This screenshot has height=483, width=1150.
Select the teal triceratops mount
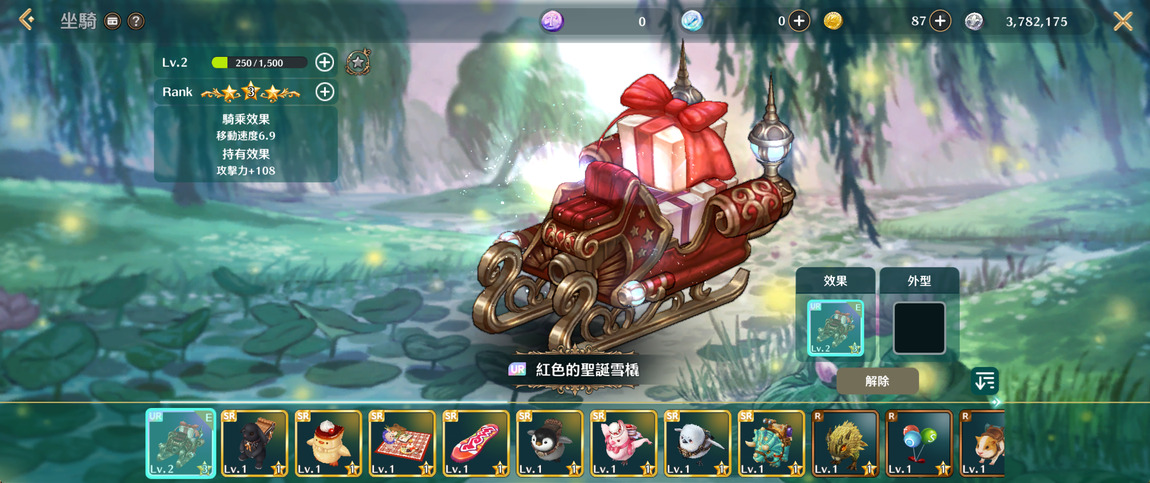(x=771, y=443)
